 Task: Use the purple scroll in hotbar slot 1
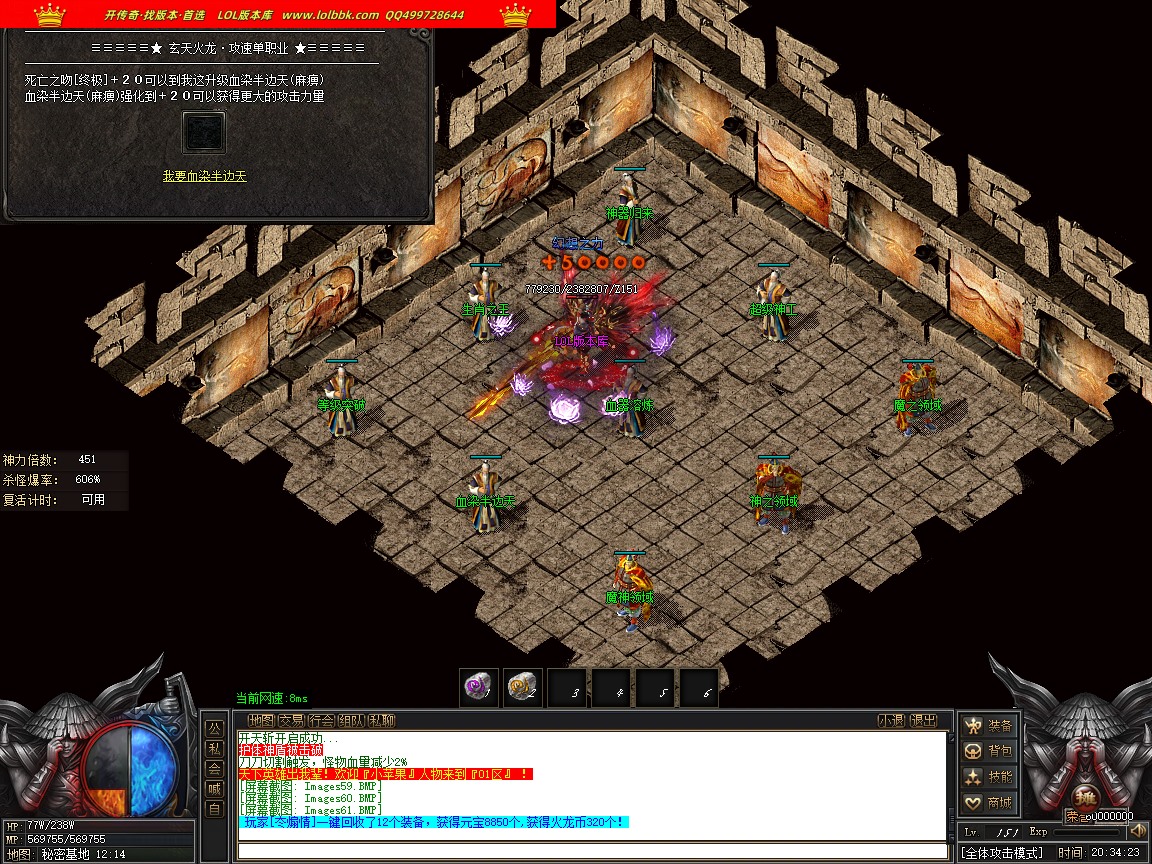(x=479, y=688)
